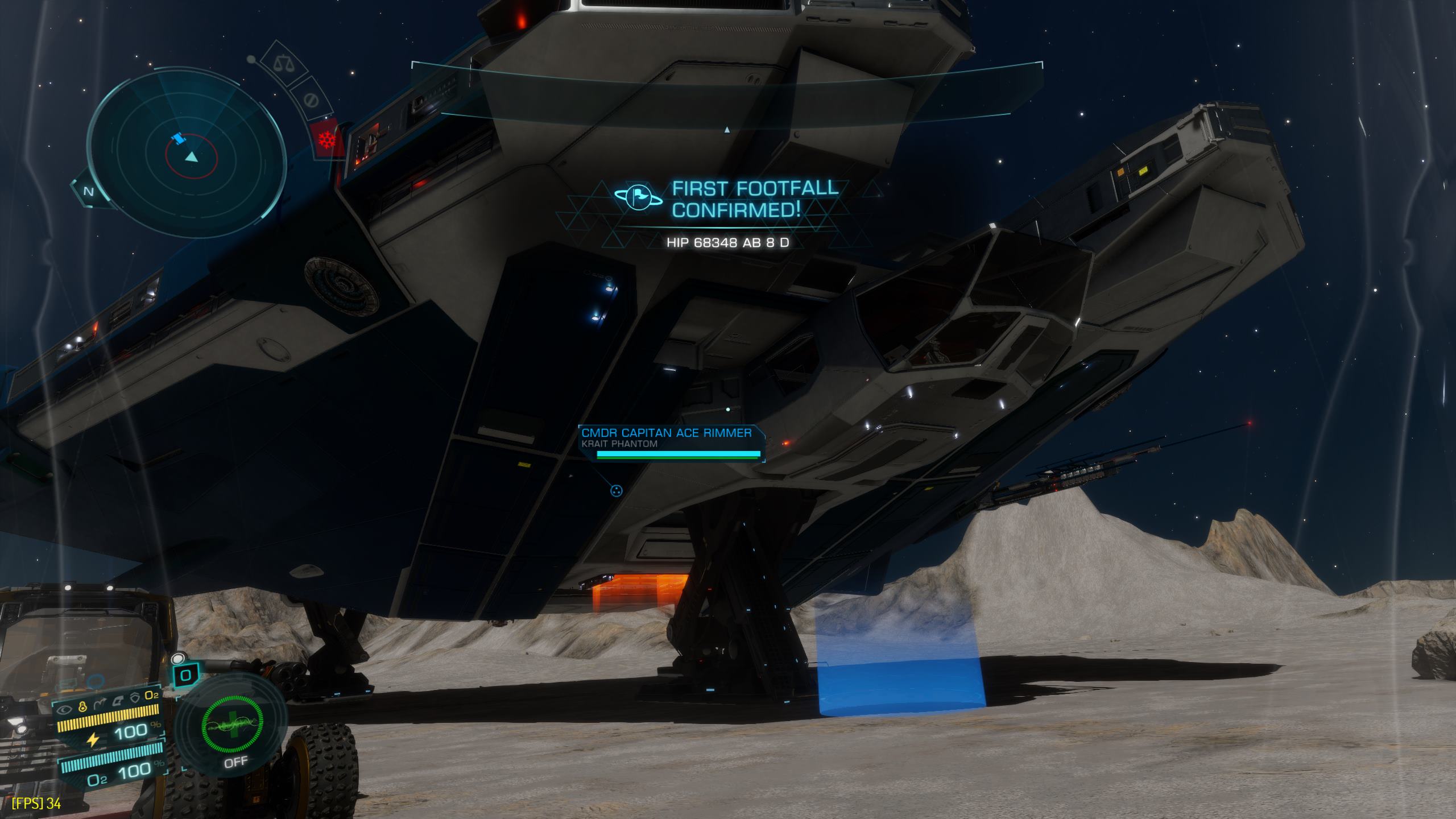Click the prohibited circle-slash status icon
Viewport: 1456px width, 819px height.
[311, 100]
